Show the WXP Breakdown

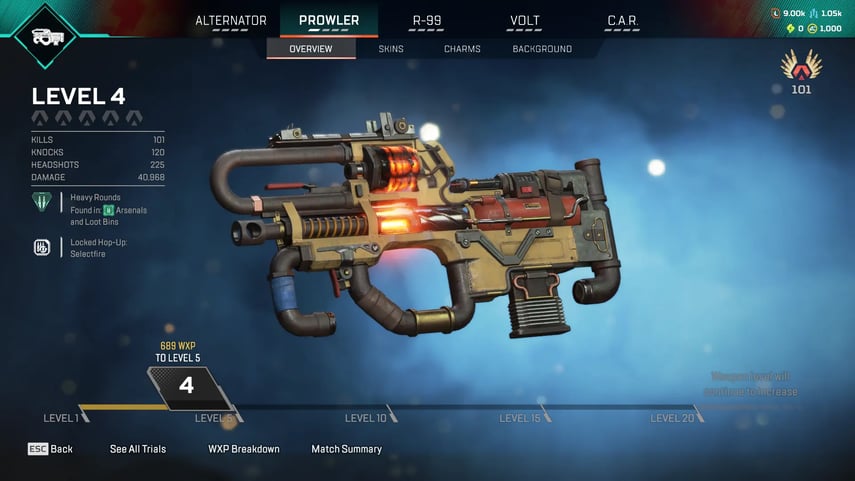click(x=244, y=449)
